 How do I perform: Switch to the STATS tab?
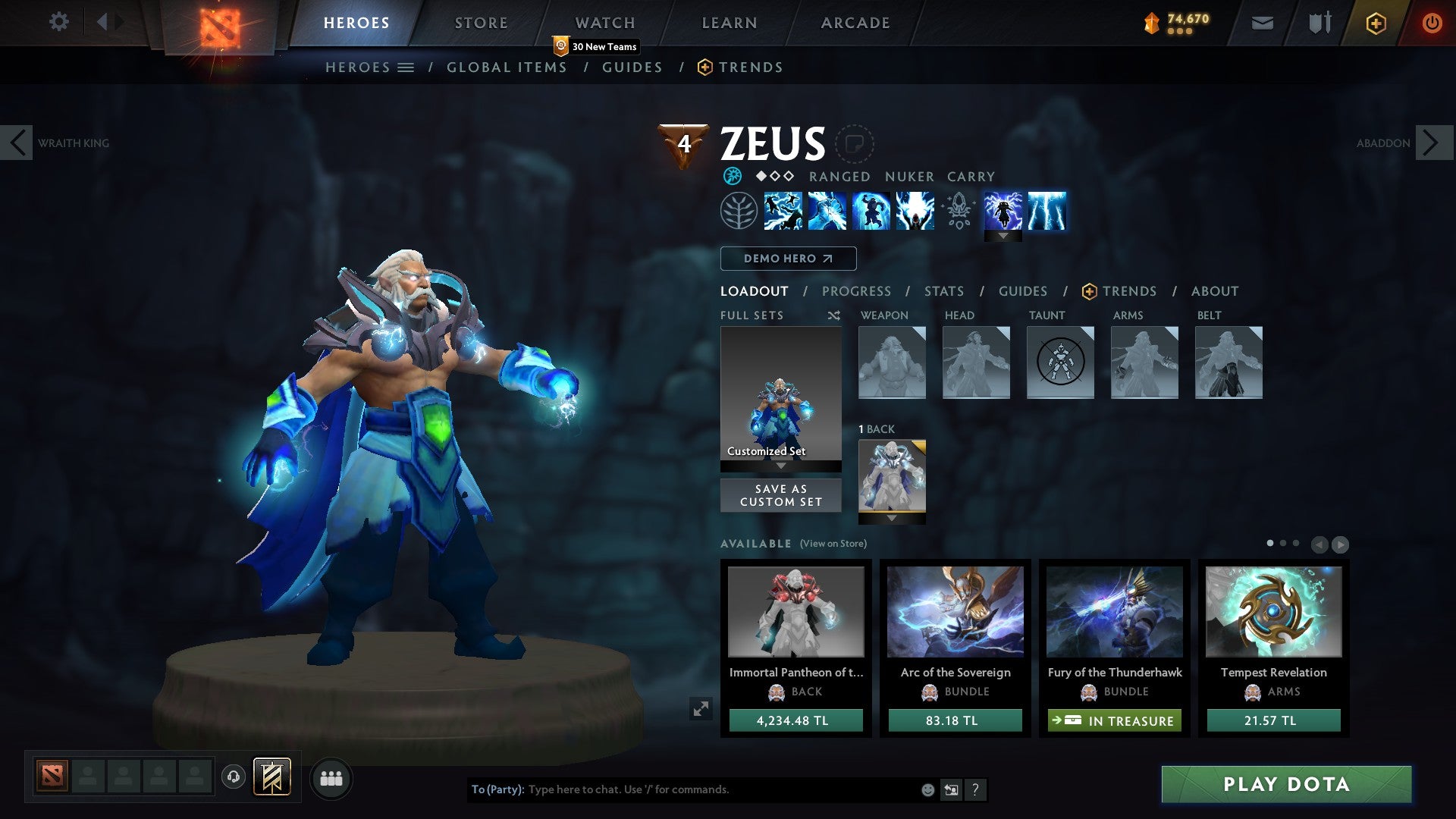click(943, 291)
